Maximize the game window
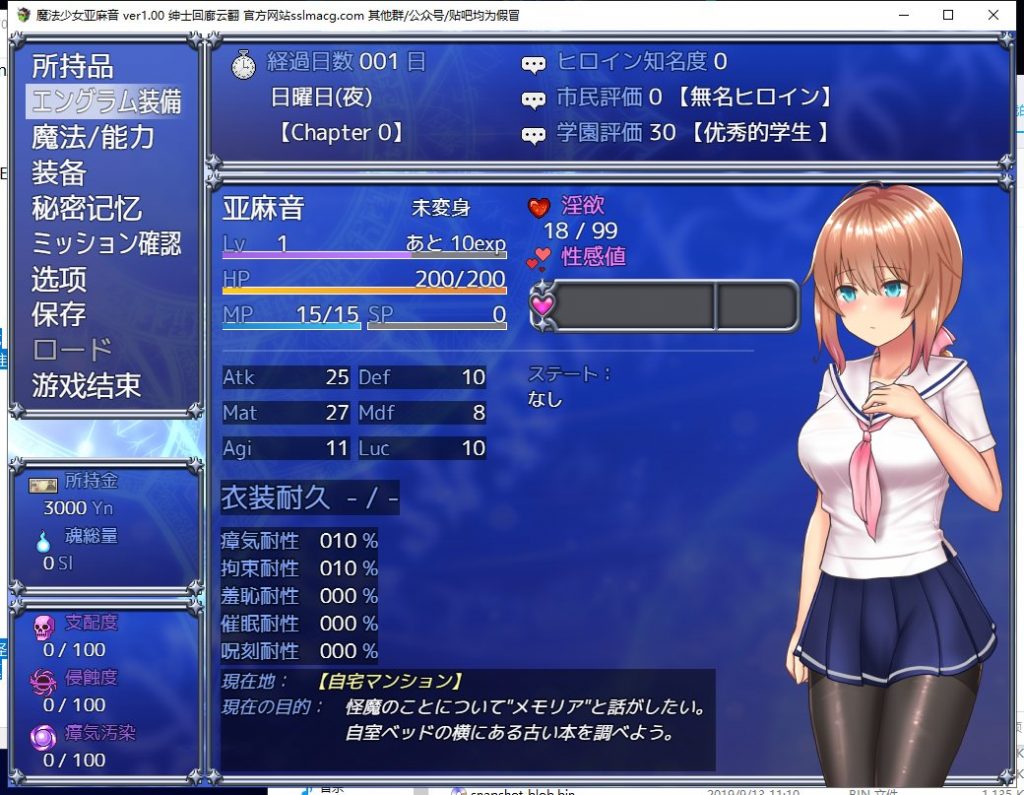 (948, 15)
